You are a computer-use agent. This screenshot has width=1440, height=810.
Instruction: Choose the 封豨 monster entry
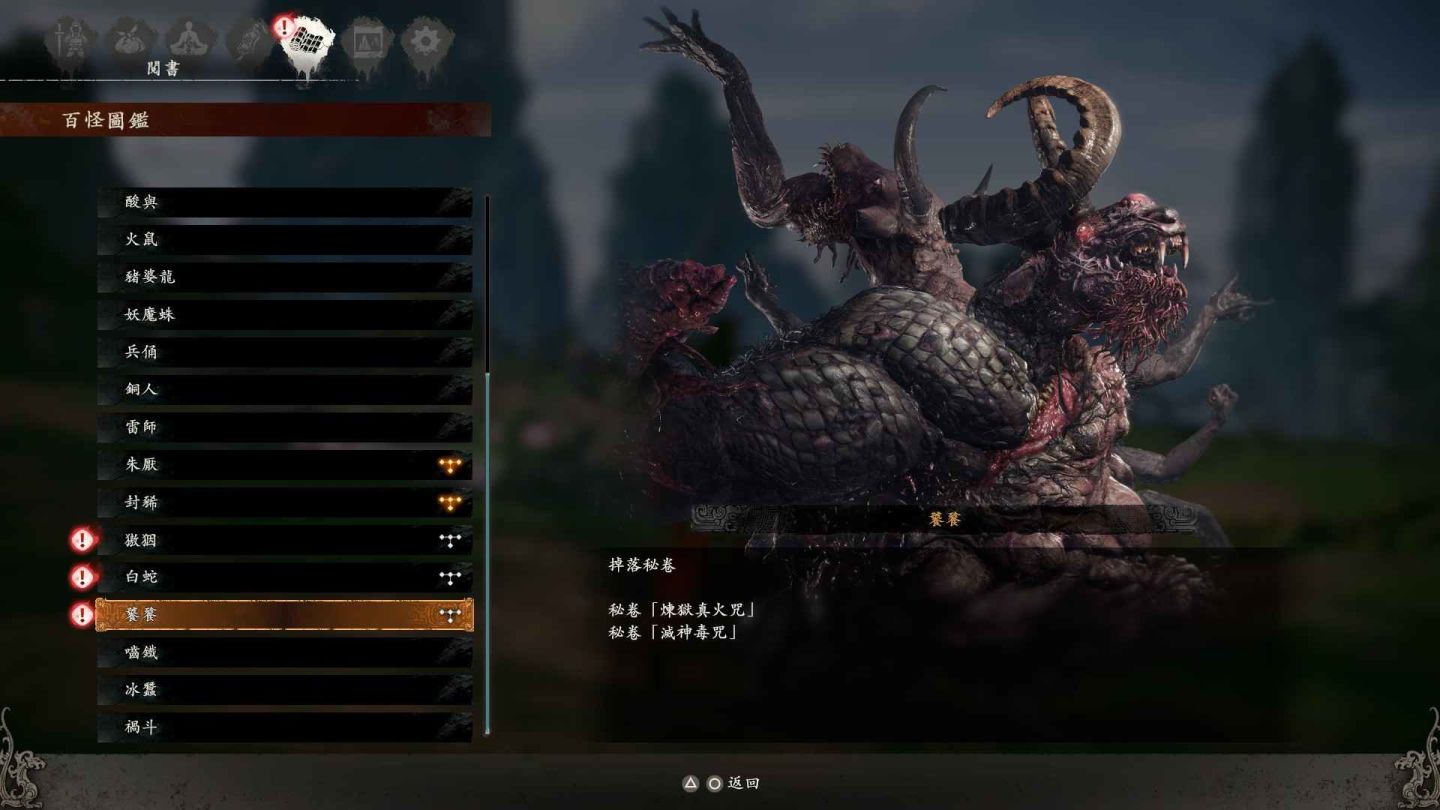pyautogui.click(x=284, y=503)
